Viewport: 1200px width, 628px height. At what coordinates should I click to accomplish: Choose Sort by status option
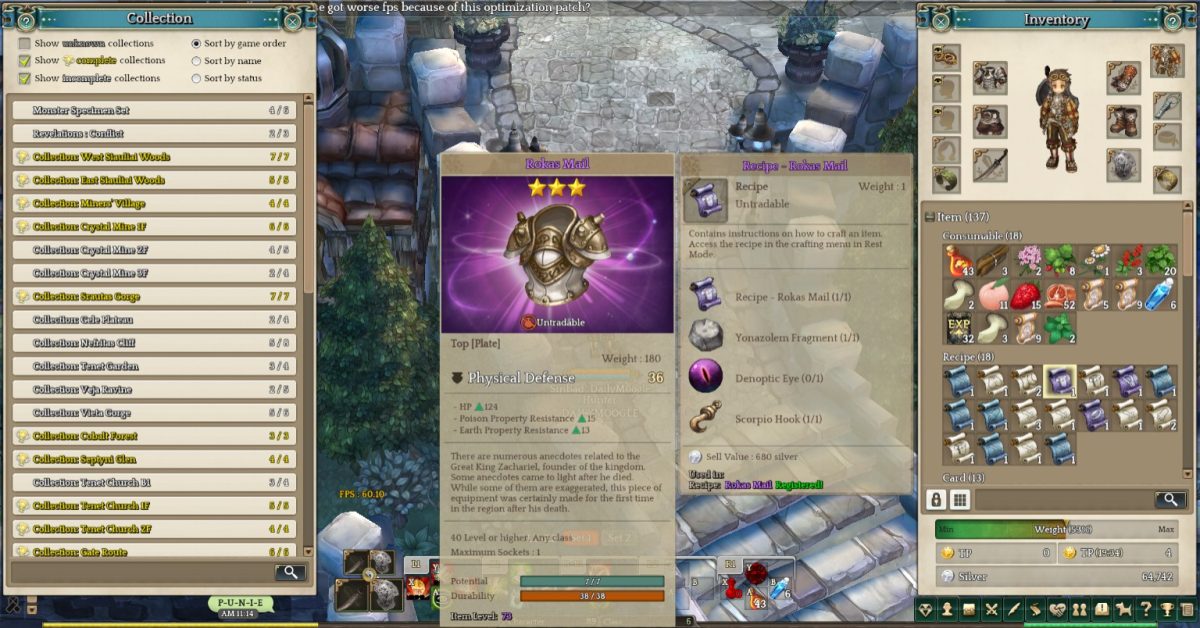tap(196, 78)
